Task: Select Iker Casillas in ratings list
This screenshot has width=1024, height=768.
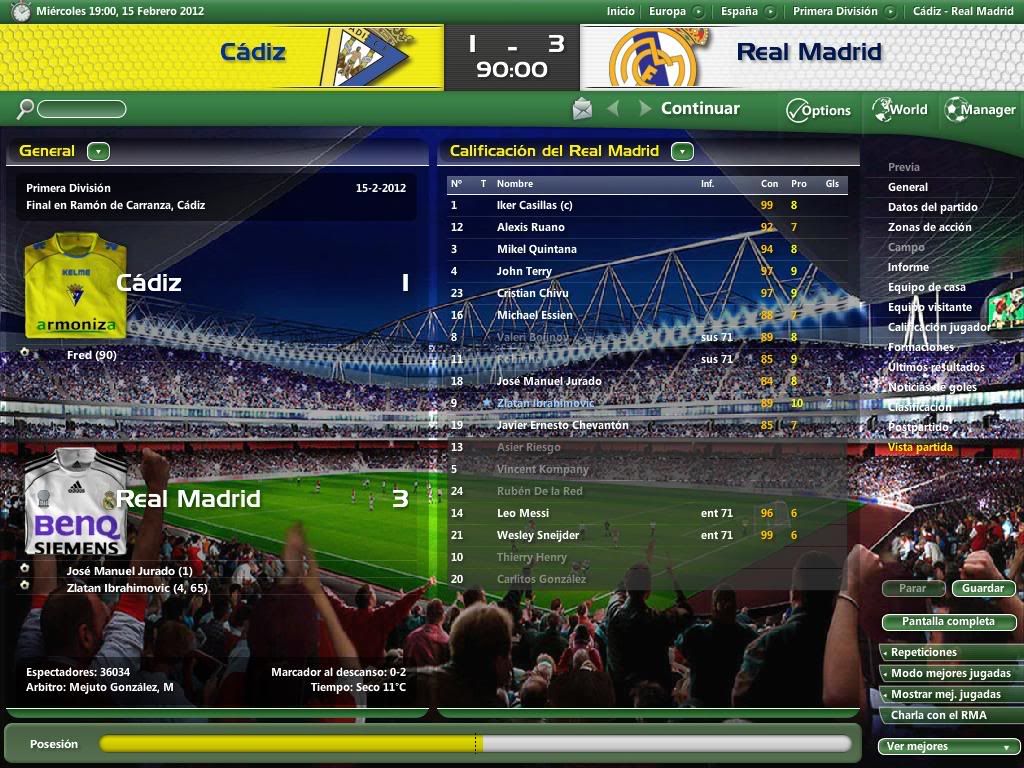Action: (x=534, y=205)
